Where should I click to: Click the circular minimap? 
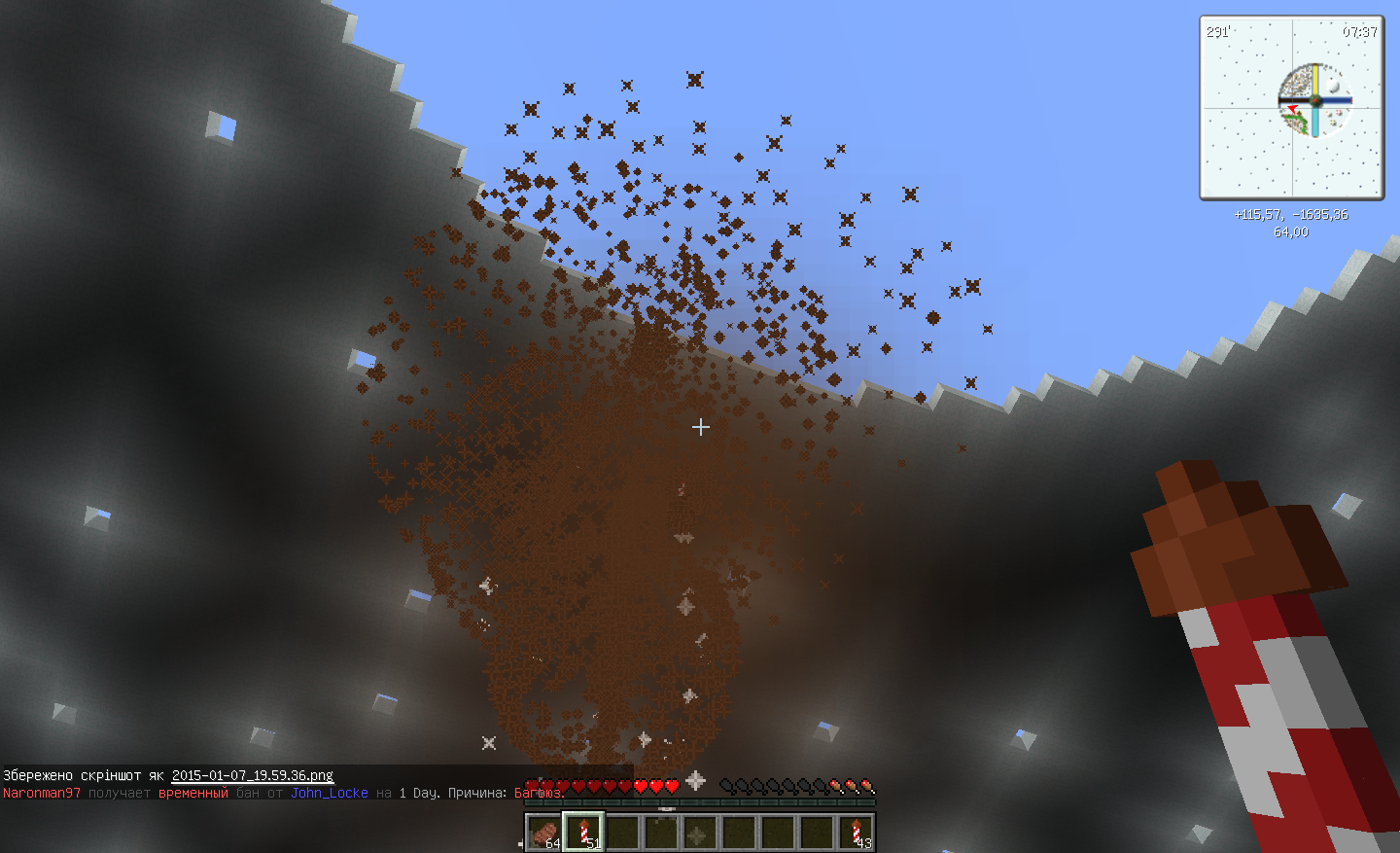pos(1314,100)
